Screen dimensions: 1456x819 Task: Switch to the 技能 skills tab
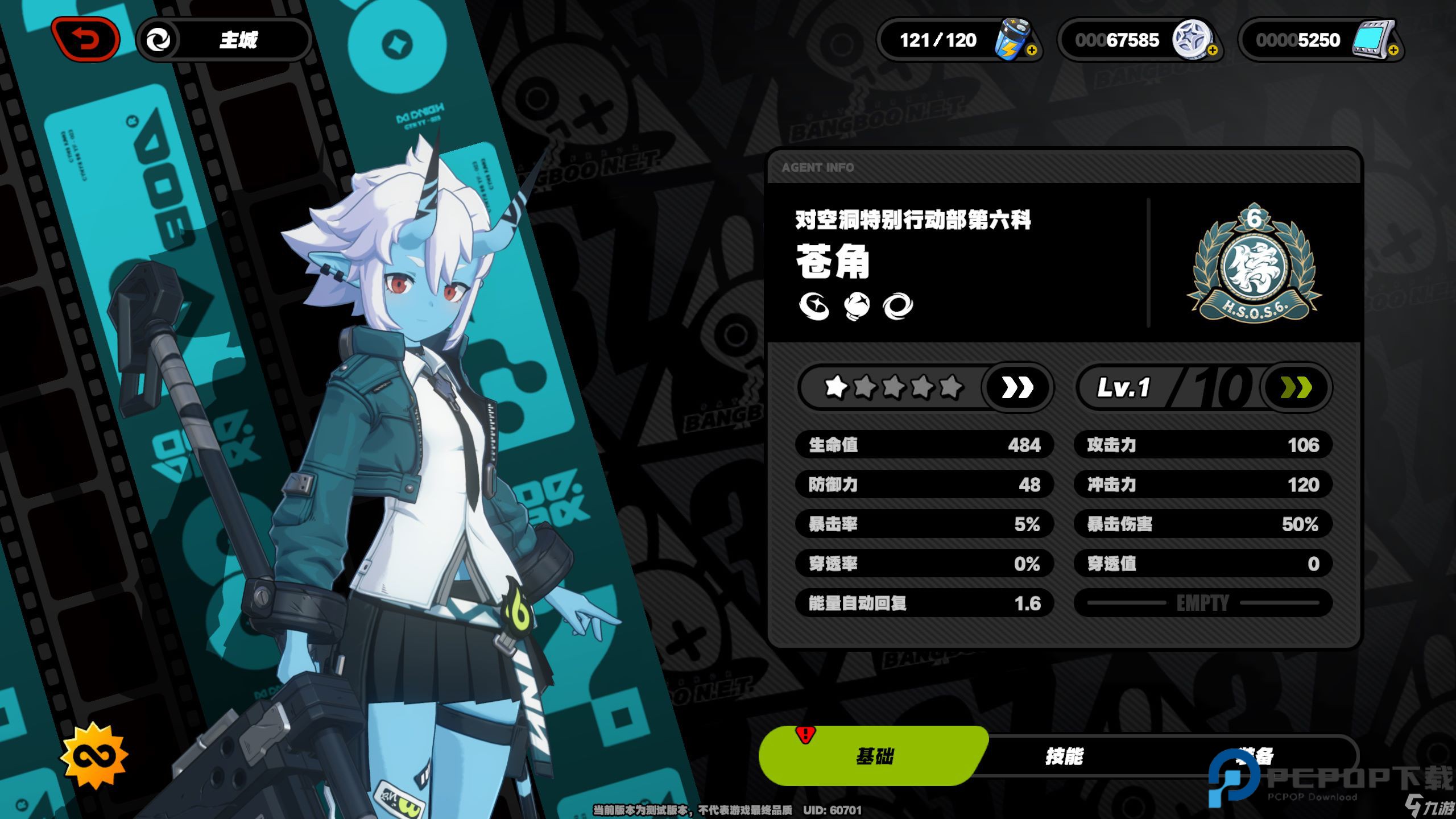1064,756
